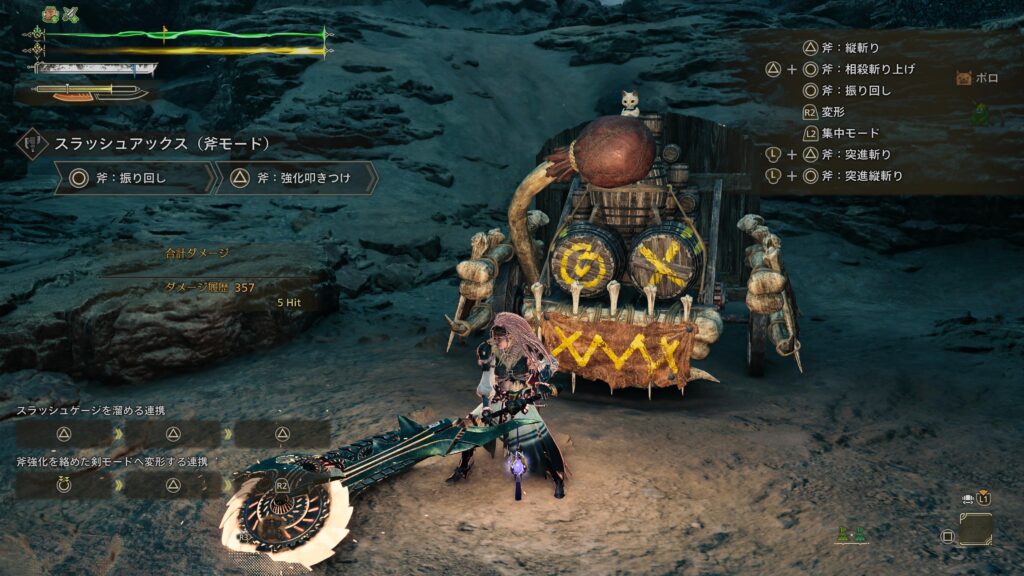This screenshot has height=576, width=1024.
Task: Click the meal buff status icon
Action: click(50, 14)
